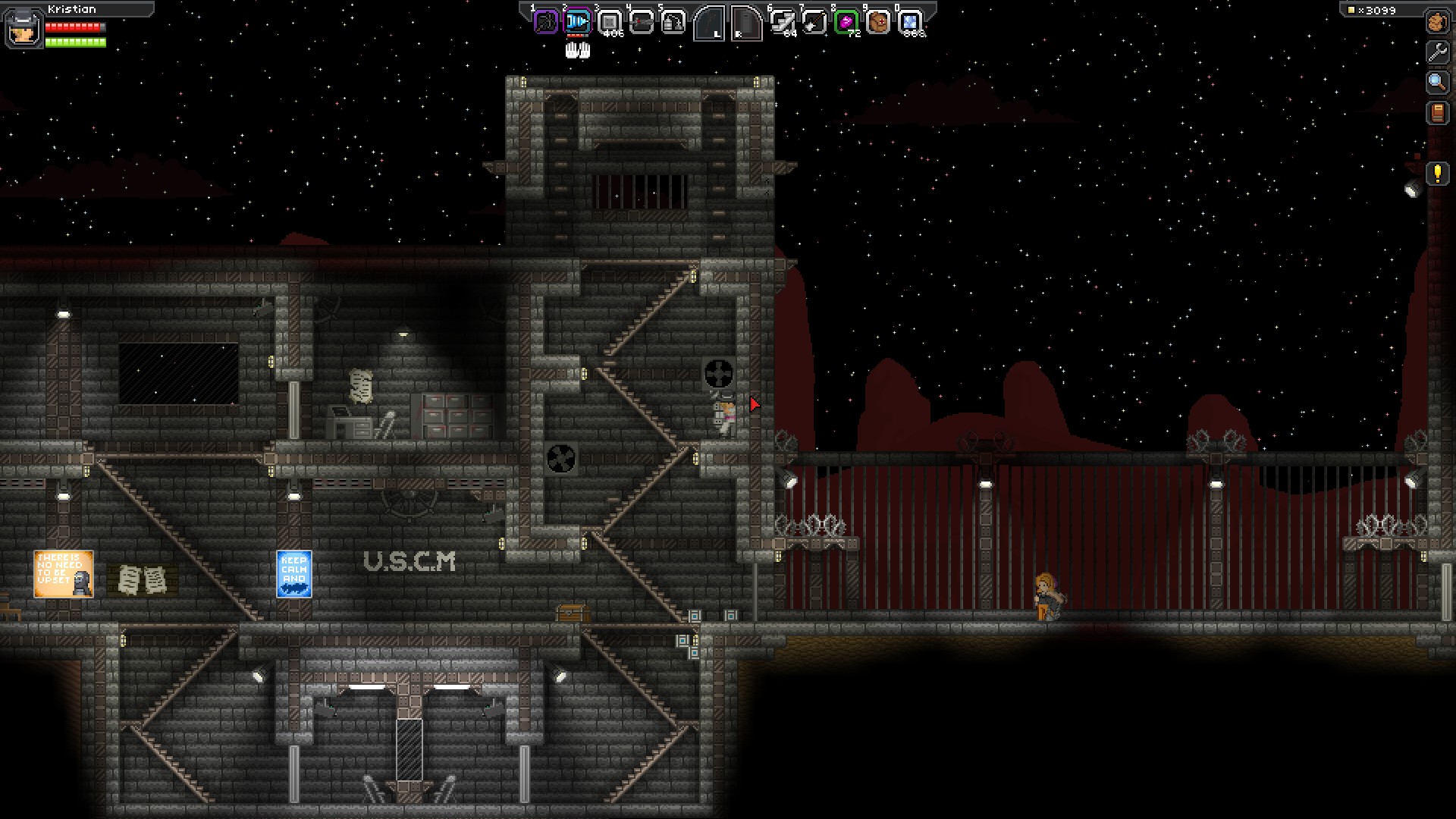Open the quest log exclamation button
The image size is (1456, 819).
pos(1437,174)
